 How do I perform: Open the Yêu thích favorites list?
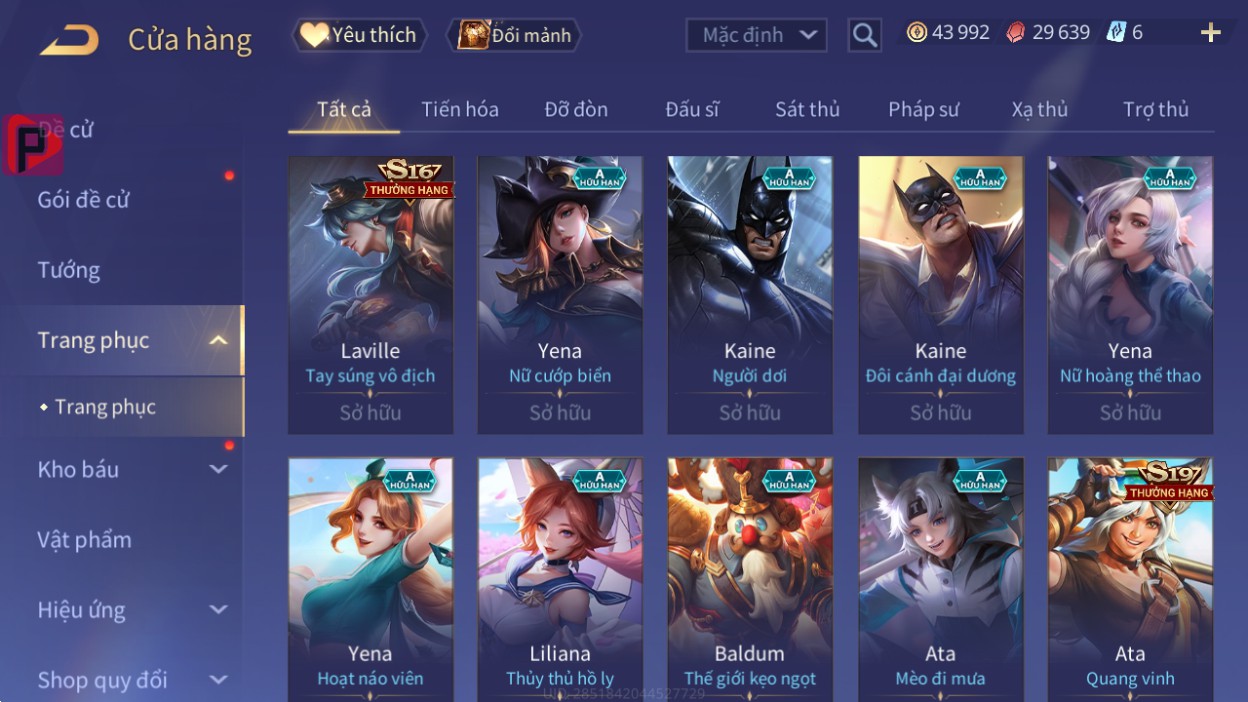pos(359,35)
